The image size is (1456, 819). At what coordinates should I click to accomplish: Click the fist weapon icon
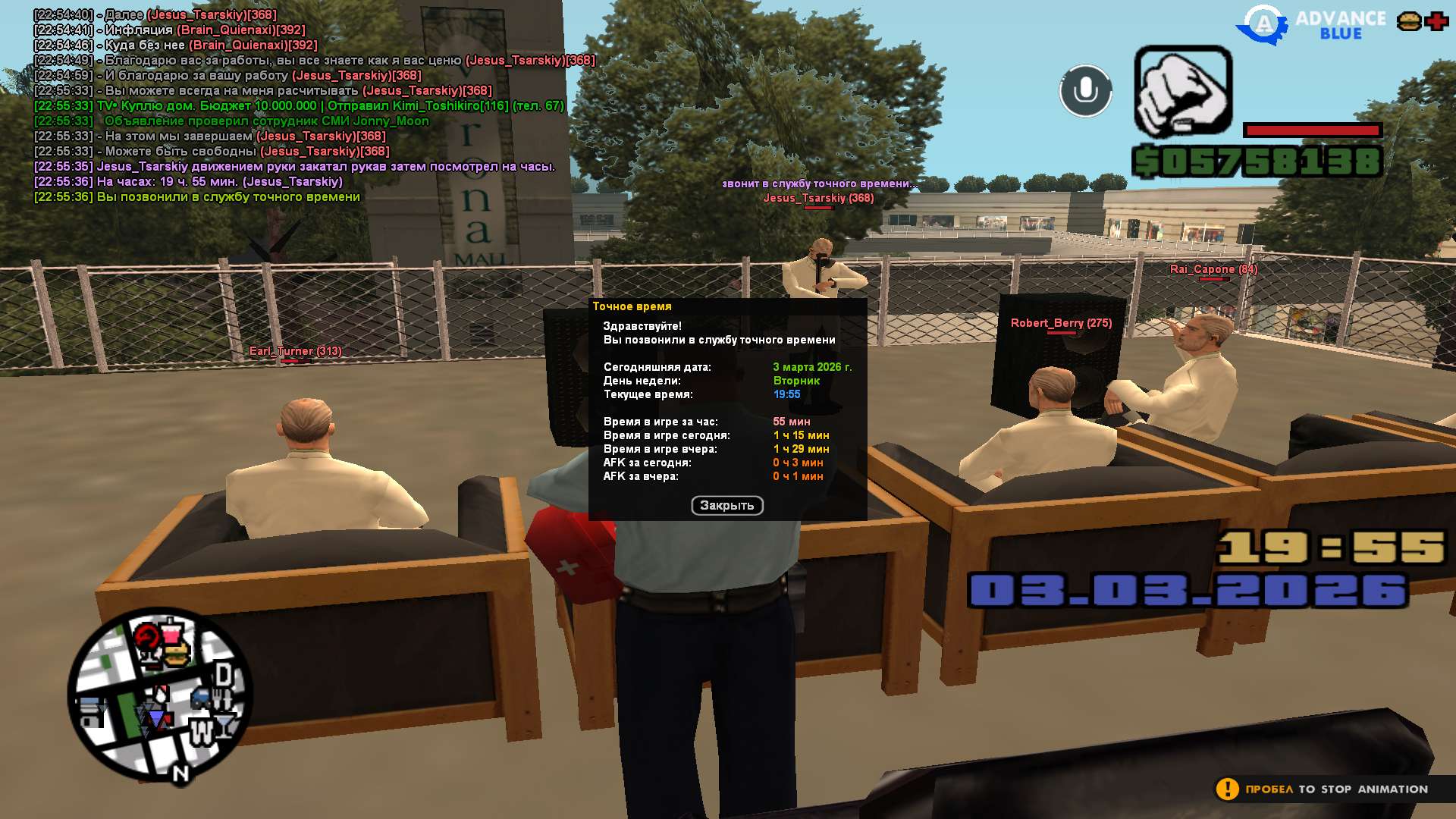tap(1182, 92)
